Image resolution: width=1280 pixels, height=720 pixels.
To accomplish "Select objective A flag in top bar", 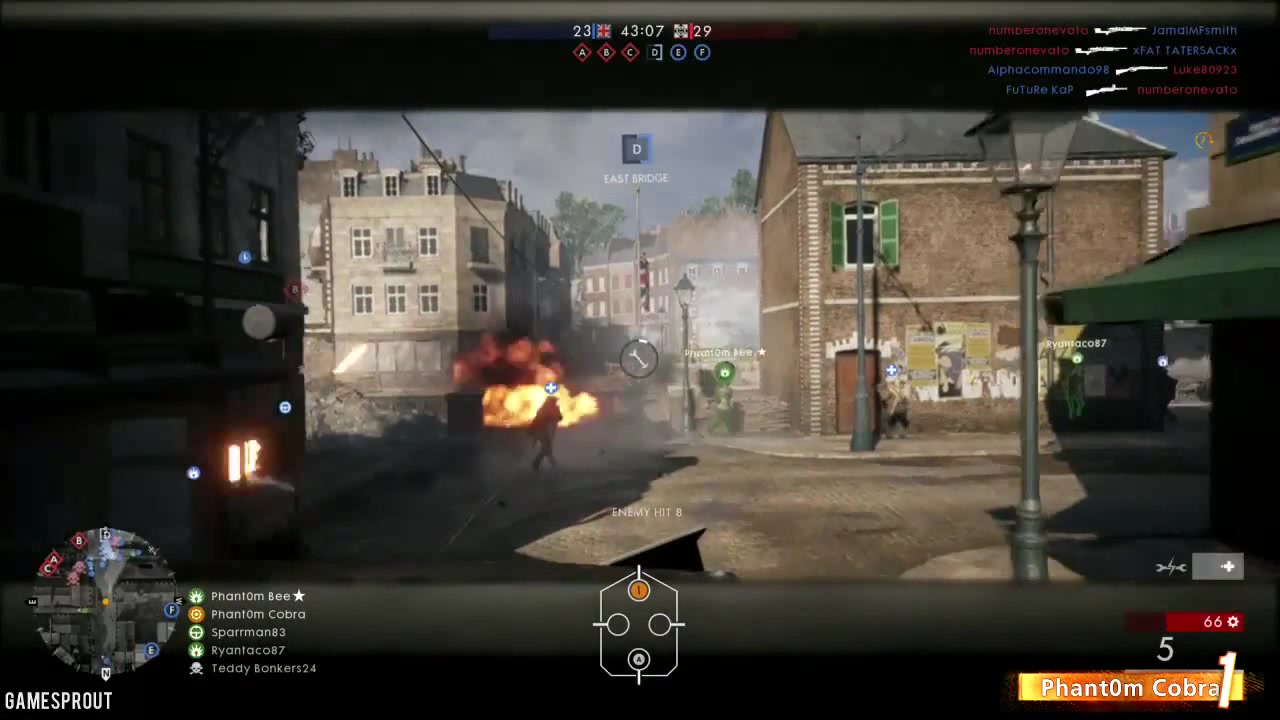I will (x=582, y=52).
